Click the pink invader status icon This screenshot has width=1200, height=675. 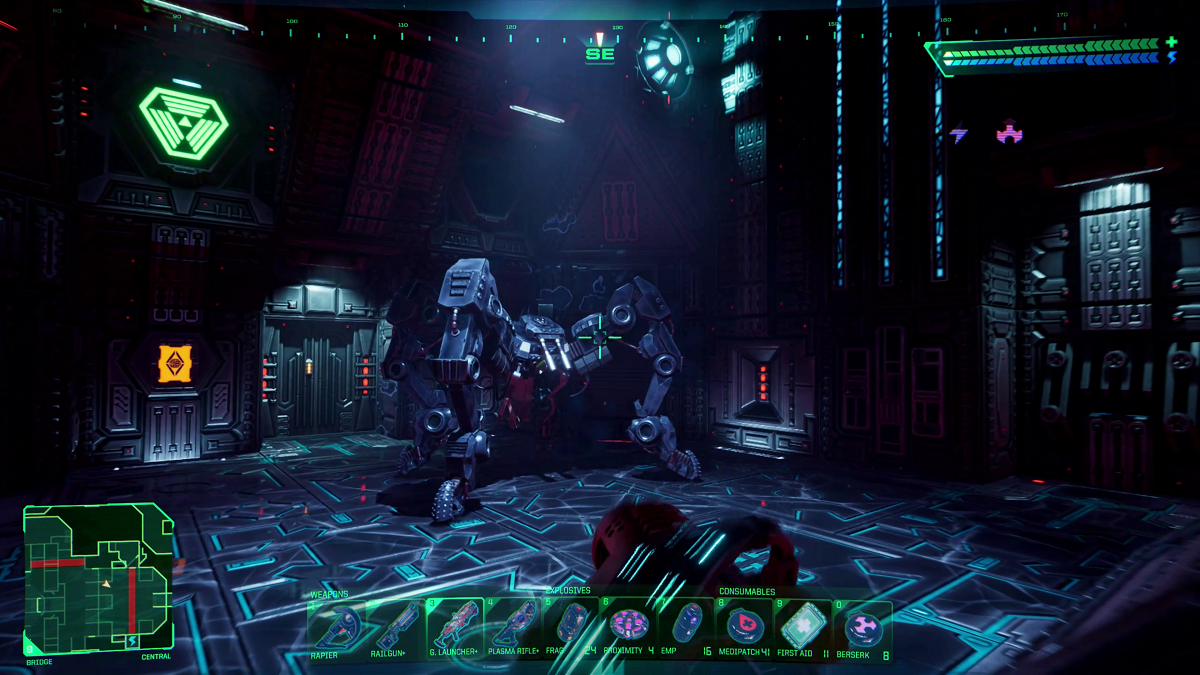pos(1009,131)
